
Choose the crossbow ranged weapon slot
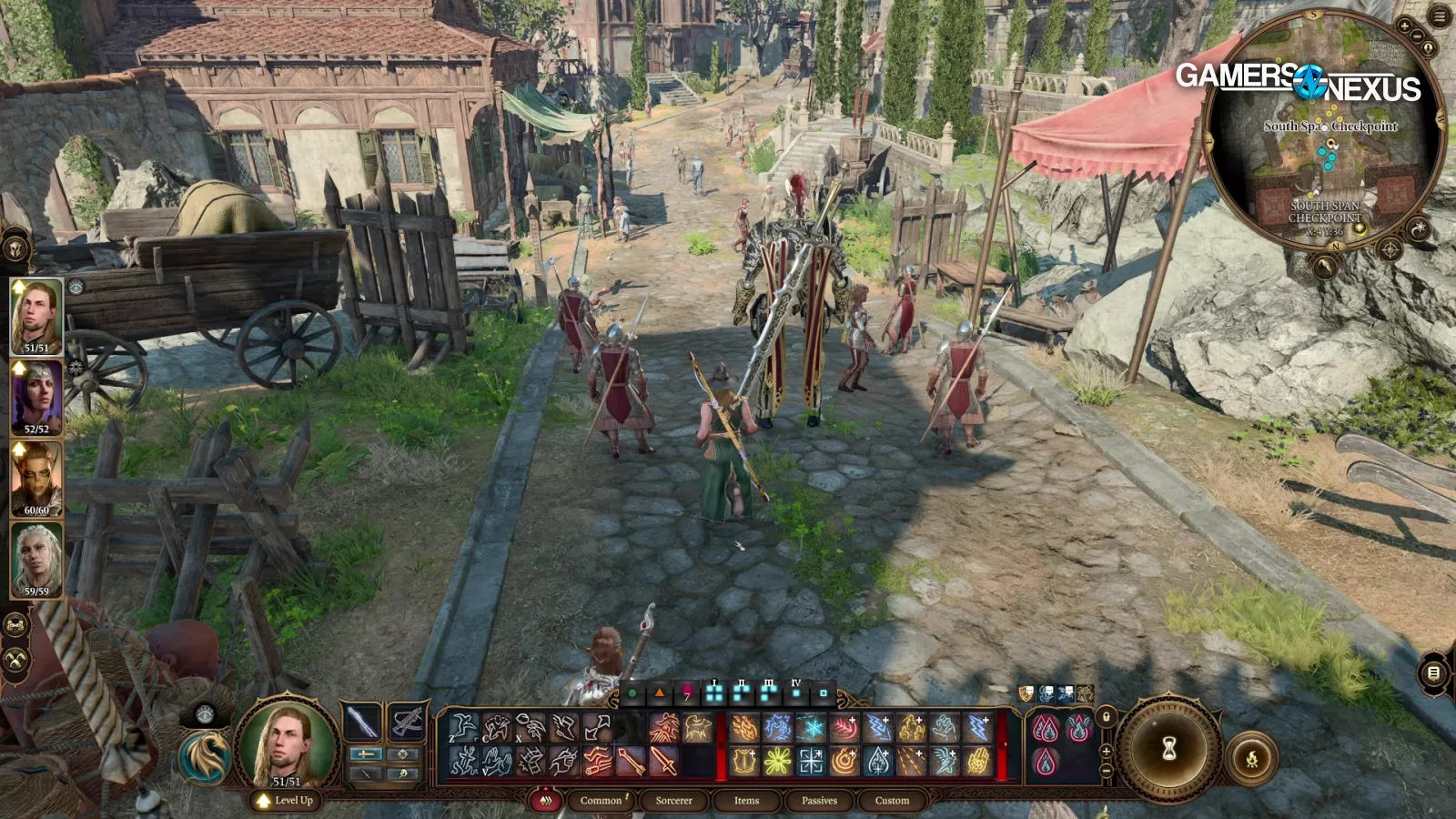[x=407, y=723]
